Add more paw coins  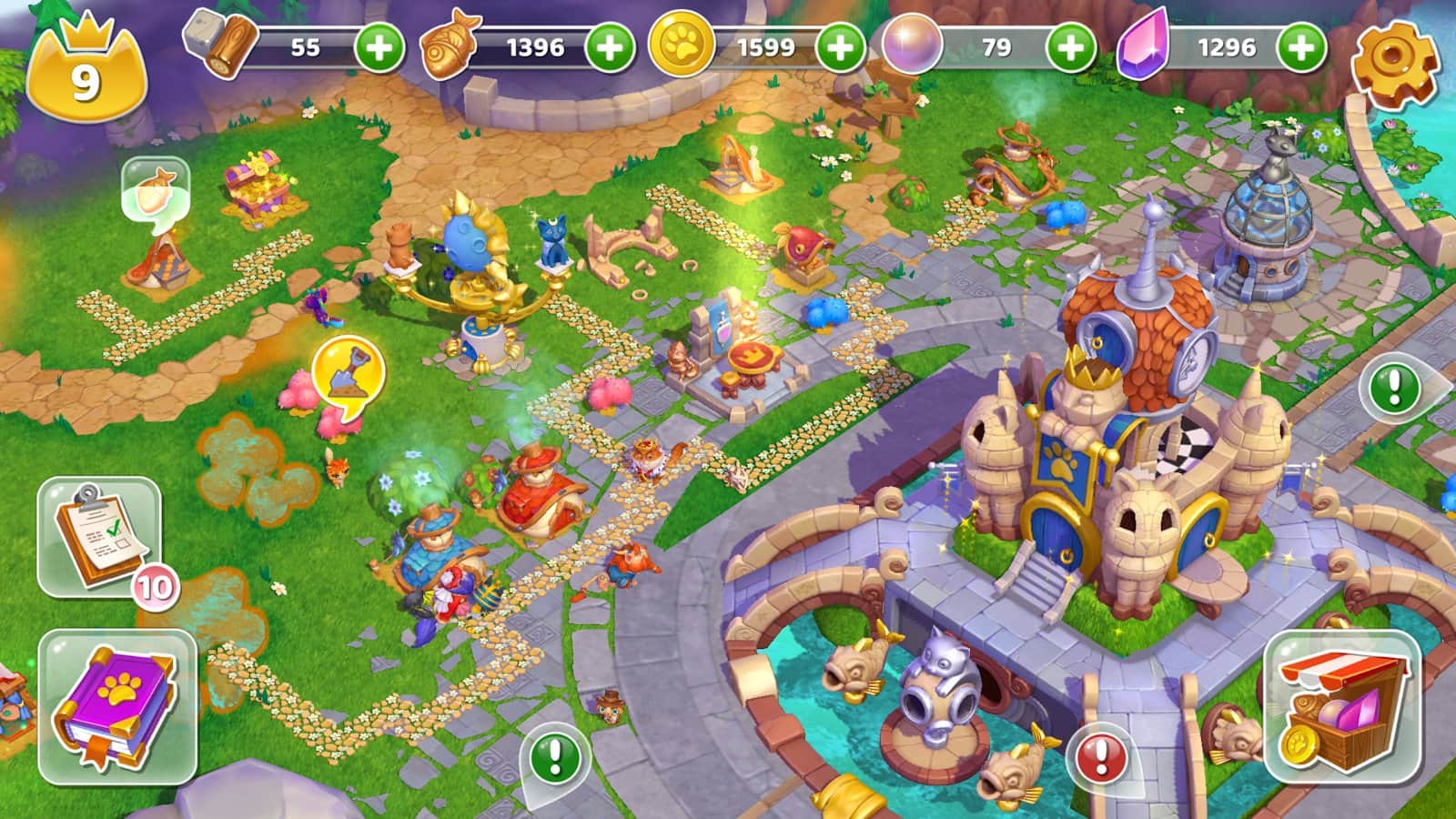tap(839, 47)
